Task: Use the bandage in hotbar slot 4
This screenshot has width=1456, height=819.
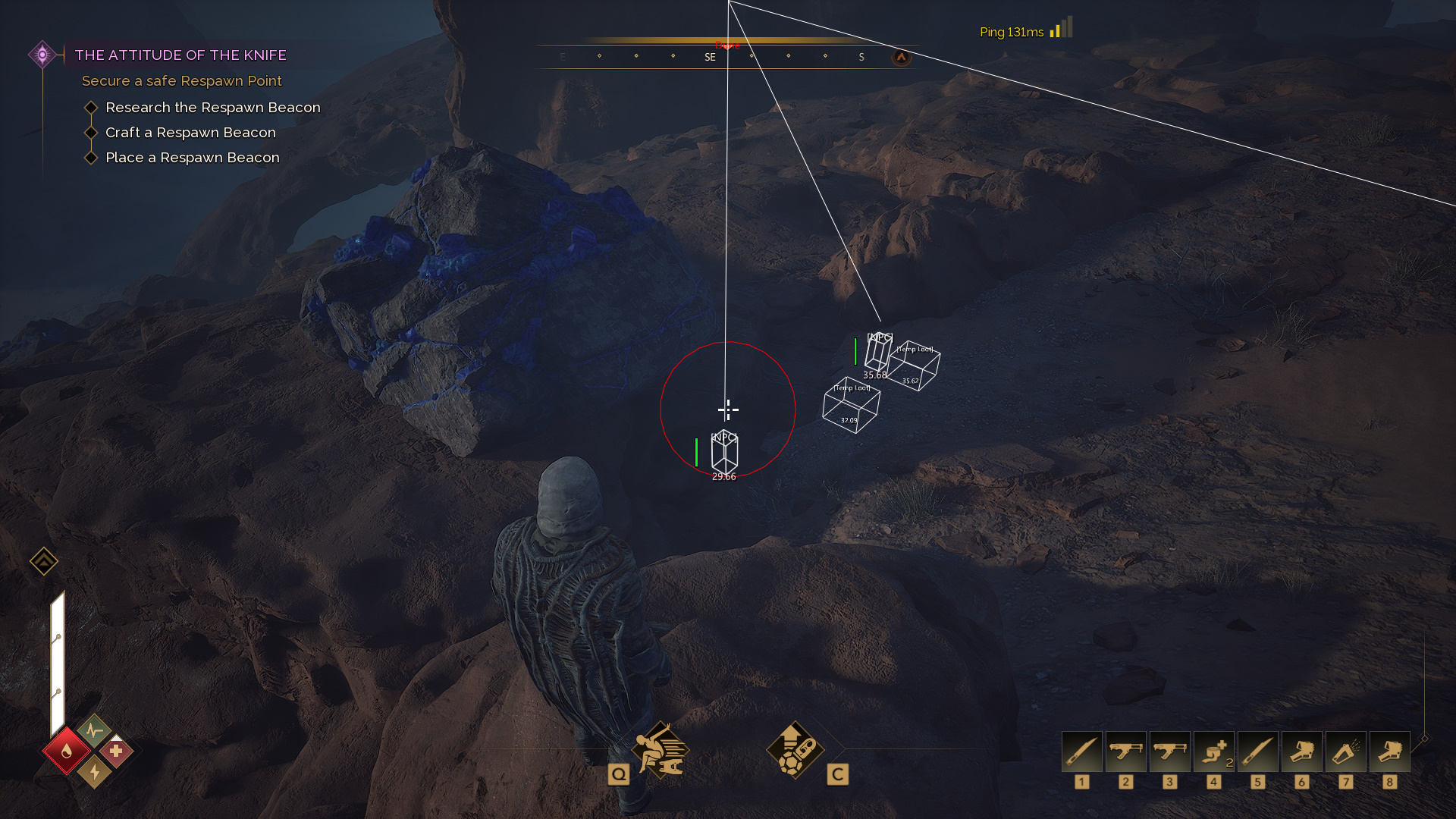Action: [1213, 752]
